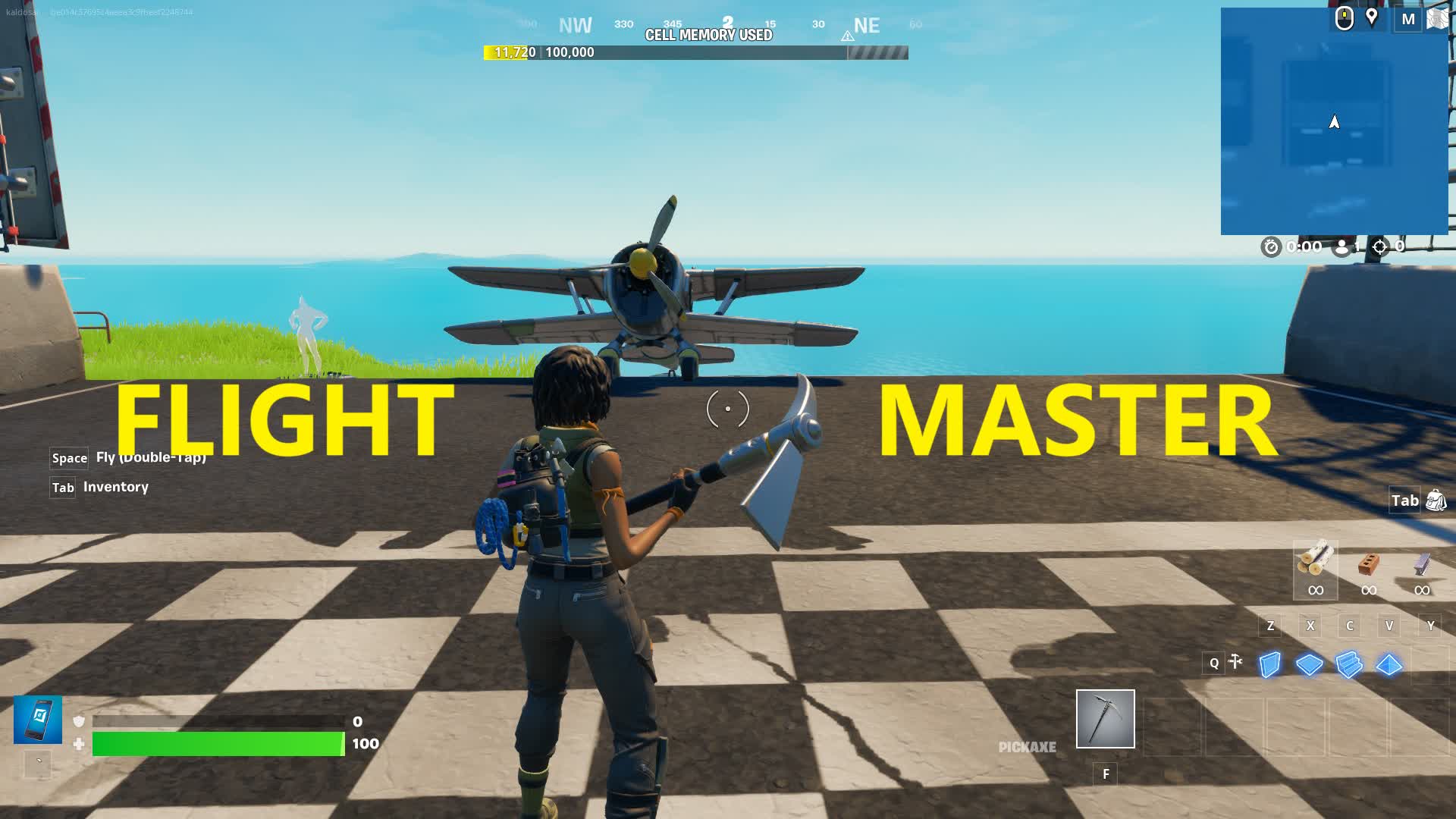Click the edit tool hammer icon
Viewport: 1456px width, 819px height.
pyautogui.click(x=1236, y=662)
